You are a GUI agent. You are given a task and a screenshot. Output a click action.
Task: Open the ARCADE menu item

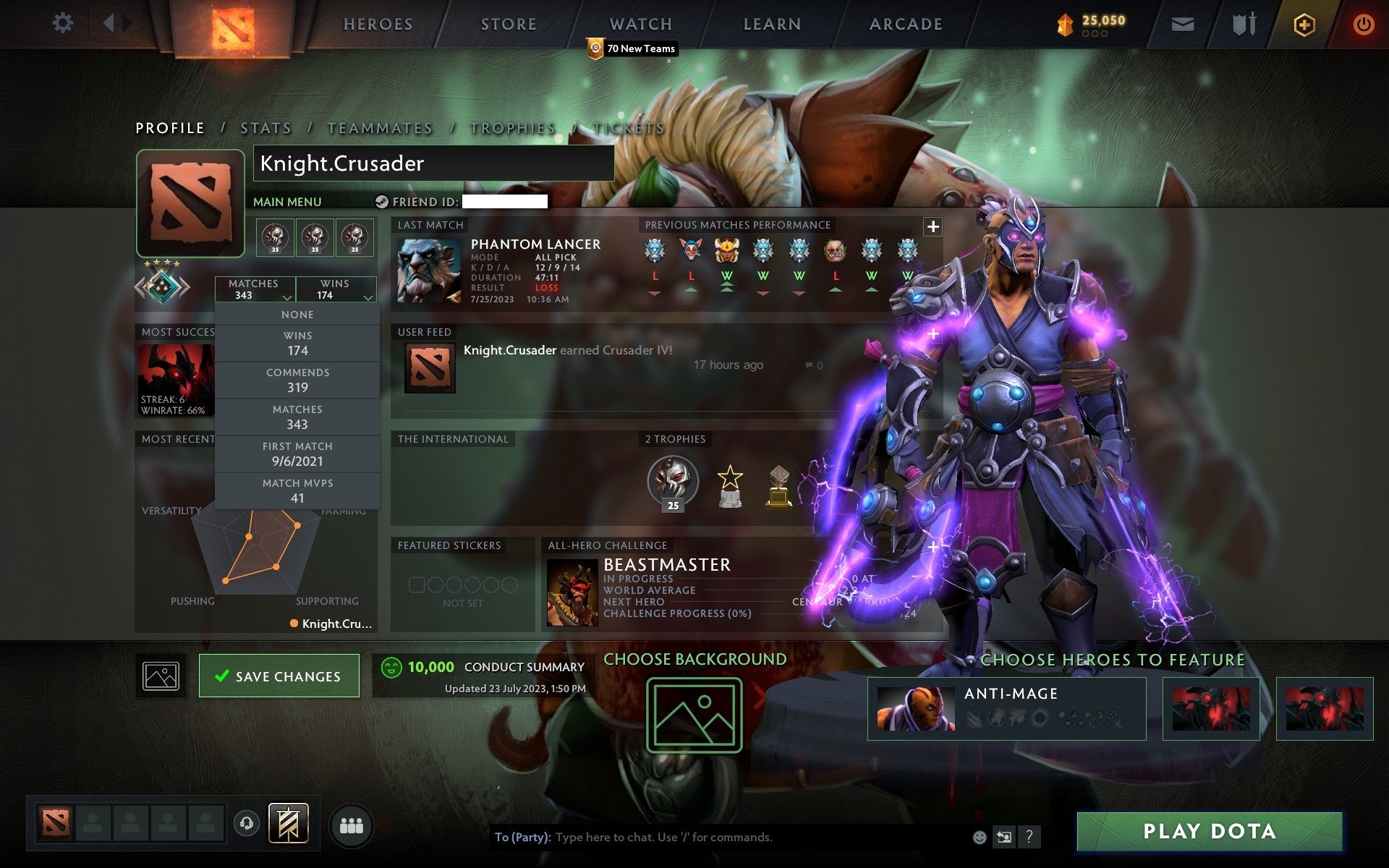tap(905, 23)
